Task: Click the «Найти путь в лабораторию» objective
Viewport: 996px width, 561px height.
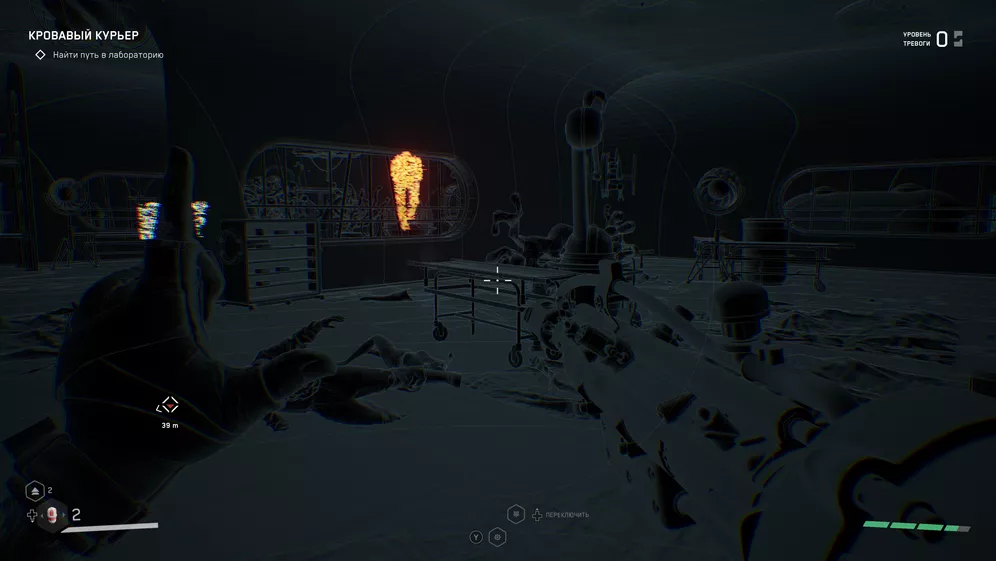Action: coord(107,55)
